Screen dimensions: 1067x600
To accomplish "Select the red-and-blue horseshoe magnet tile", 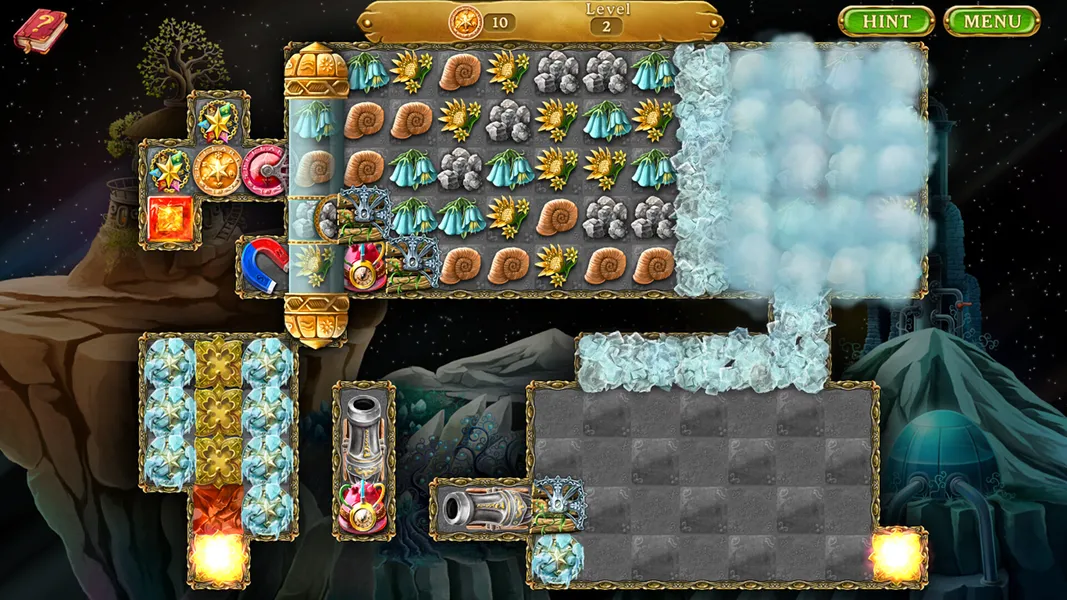I will [x=264, y=263].
